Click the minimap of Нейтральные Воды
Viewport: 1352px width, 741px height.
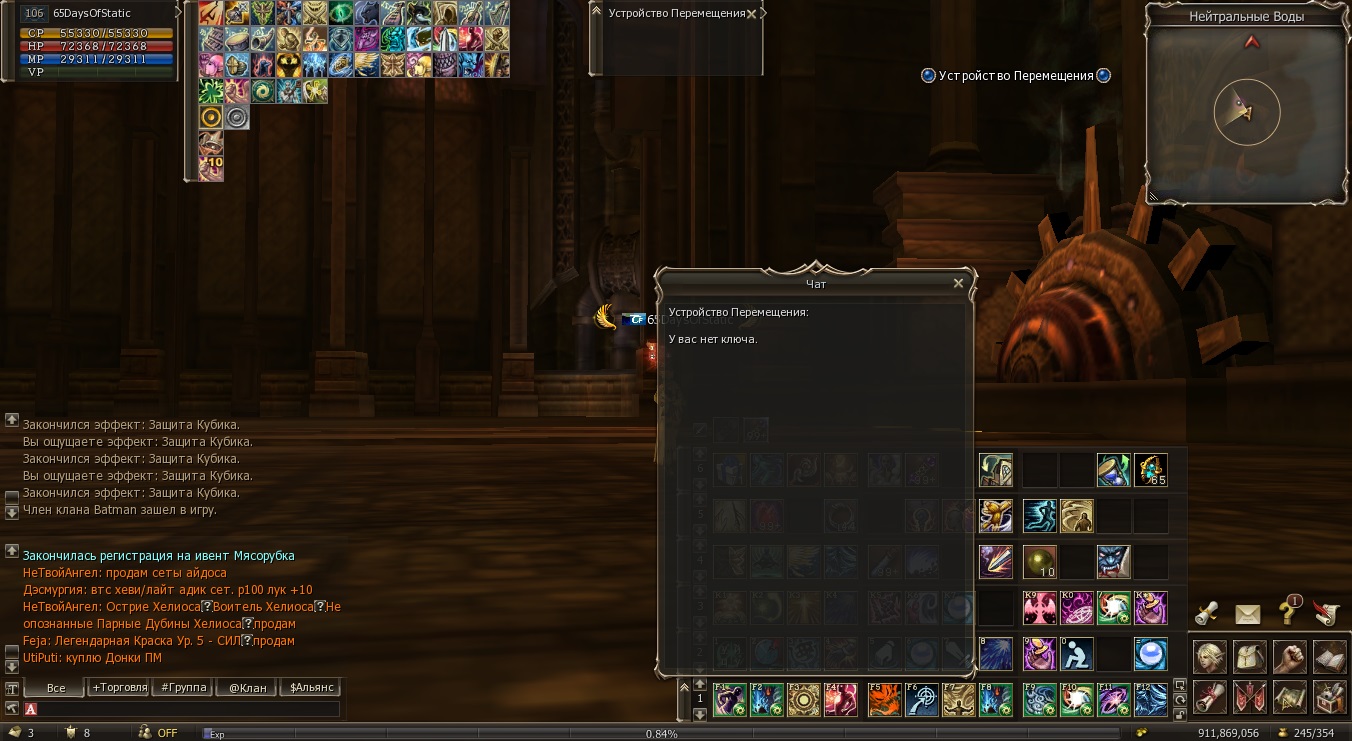point(1246,111)
